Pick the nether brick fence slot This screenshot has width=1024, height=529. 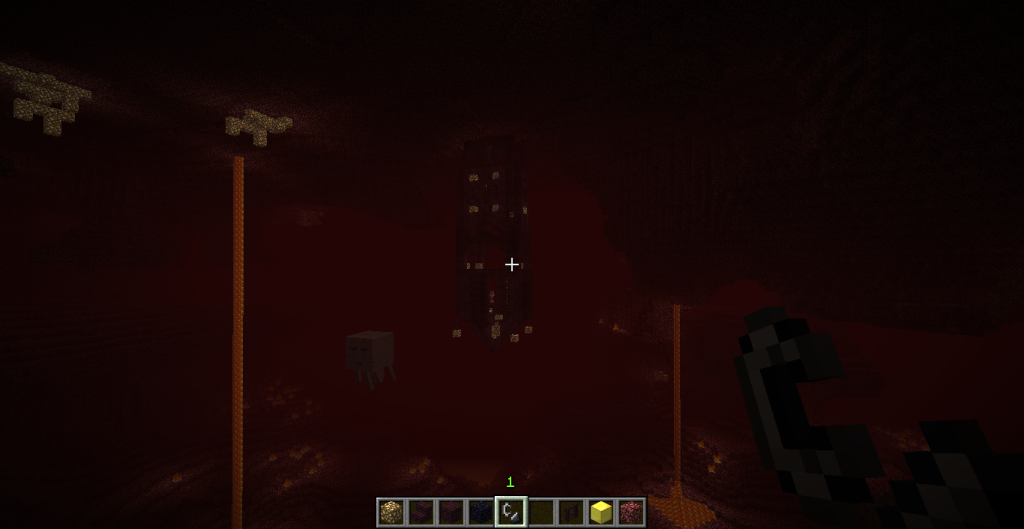coord(571,512)
